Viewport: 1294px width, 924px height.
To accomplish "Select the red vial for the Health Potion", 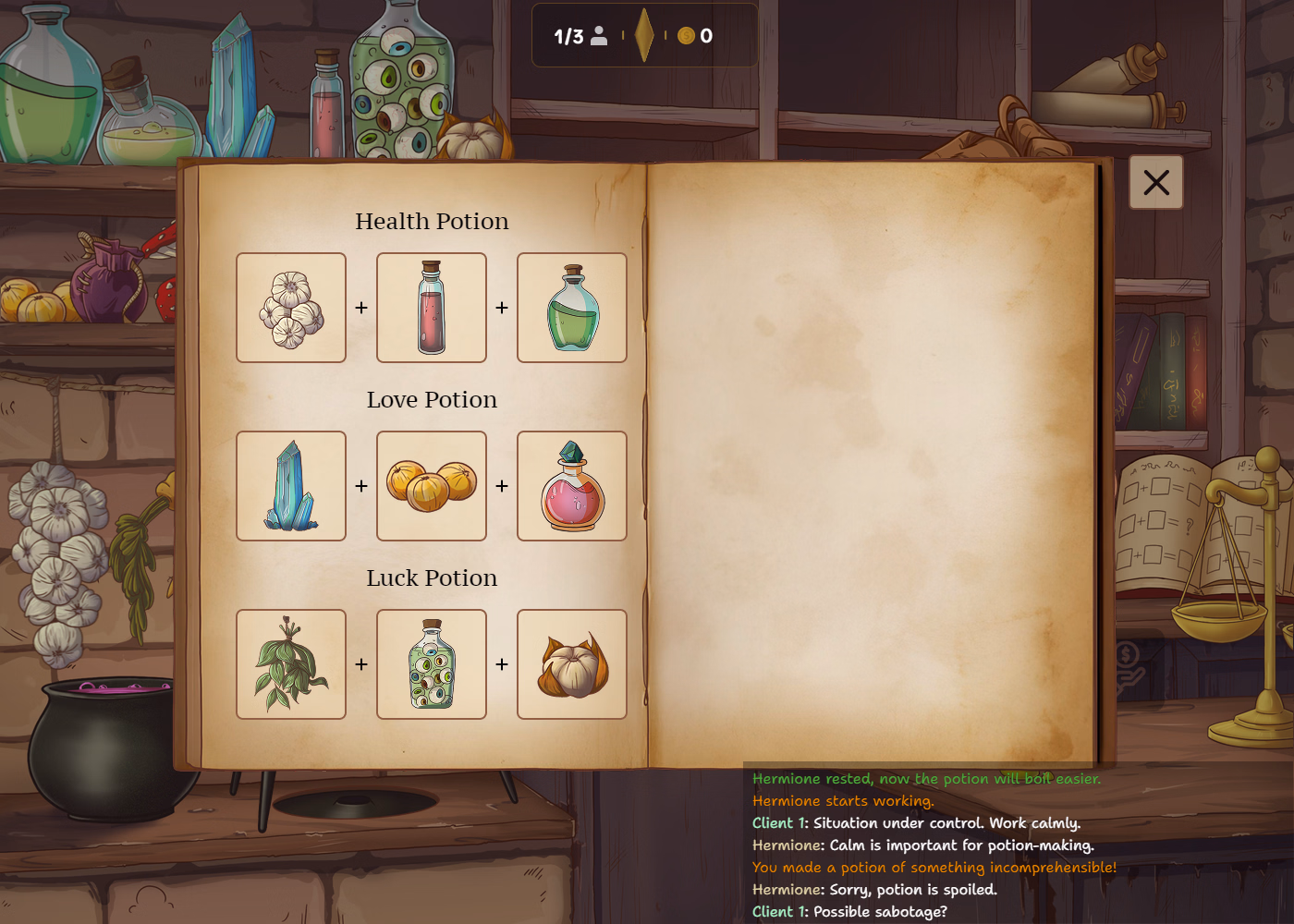I will pos(431,307).
